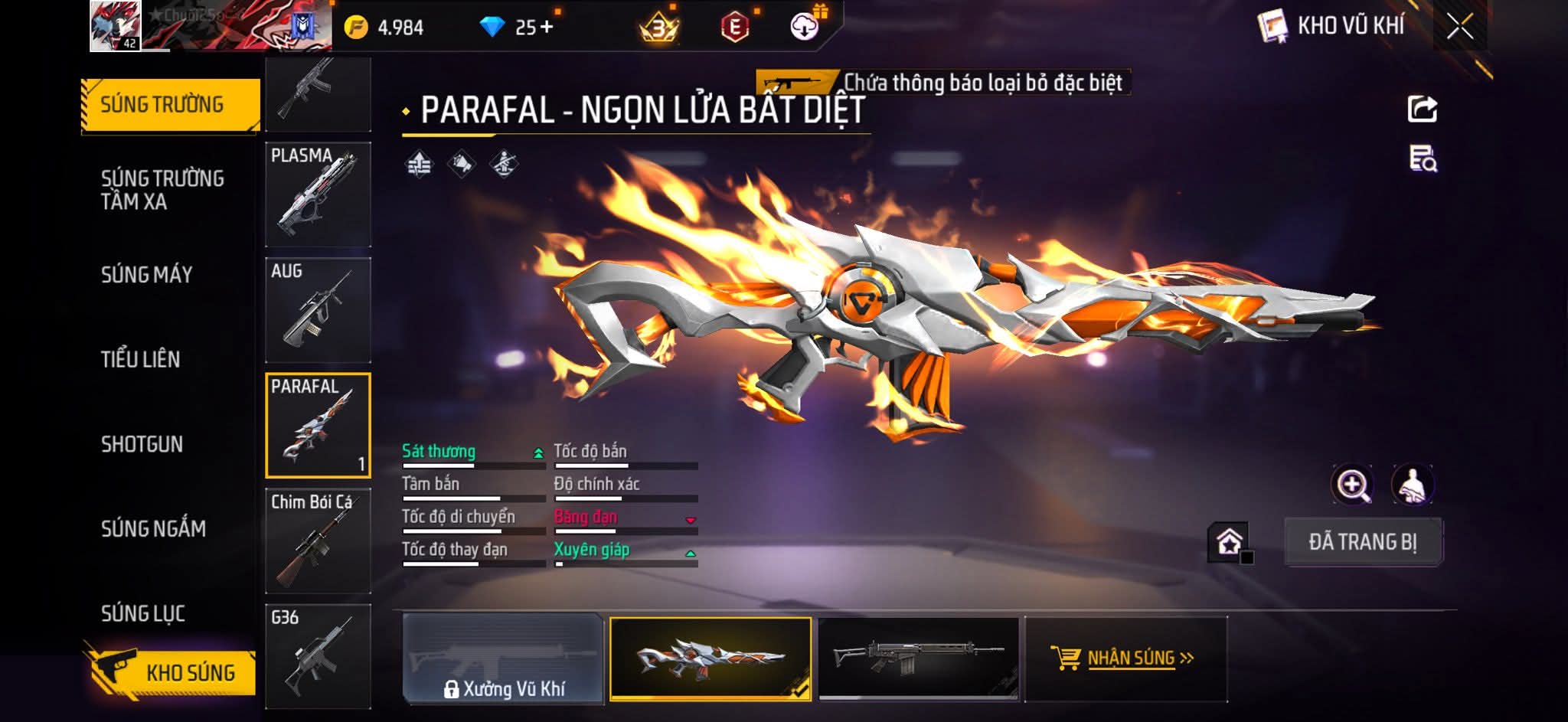Choose the AUG rifle thumbnail

tap(318, 310)
